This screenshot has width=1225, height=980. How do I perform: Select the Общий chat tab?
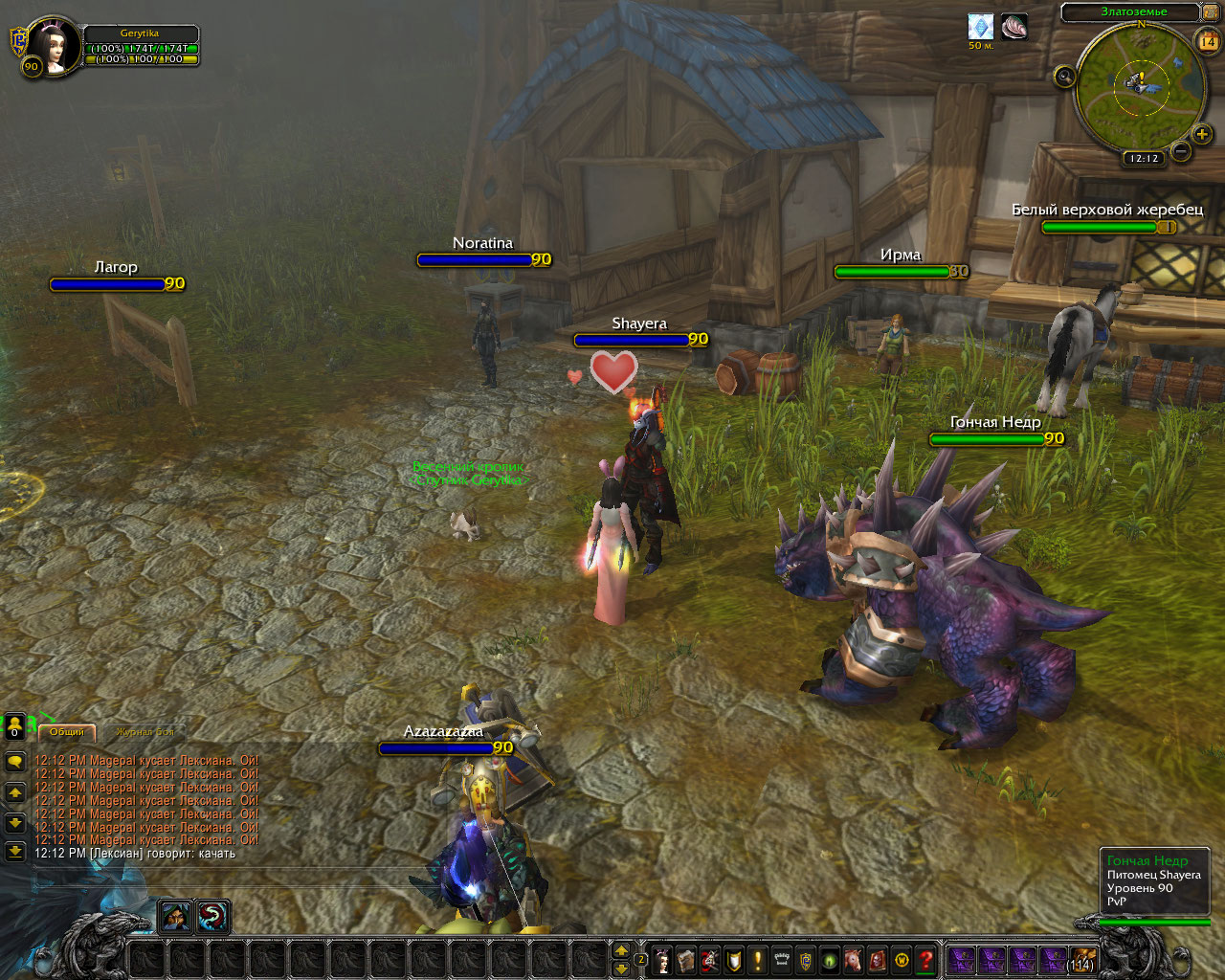click(x=67, y=732)
